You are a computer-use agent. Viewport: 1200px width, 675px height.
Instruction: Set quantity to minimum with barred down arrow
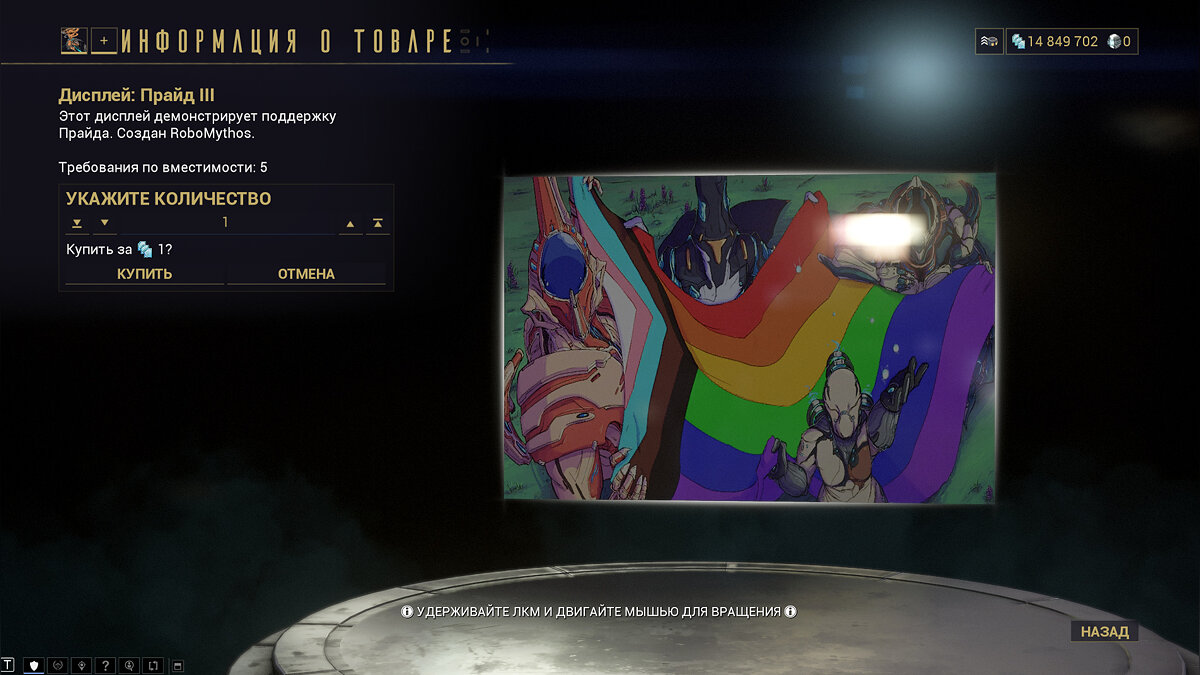(x=77, y=223)
